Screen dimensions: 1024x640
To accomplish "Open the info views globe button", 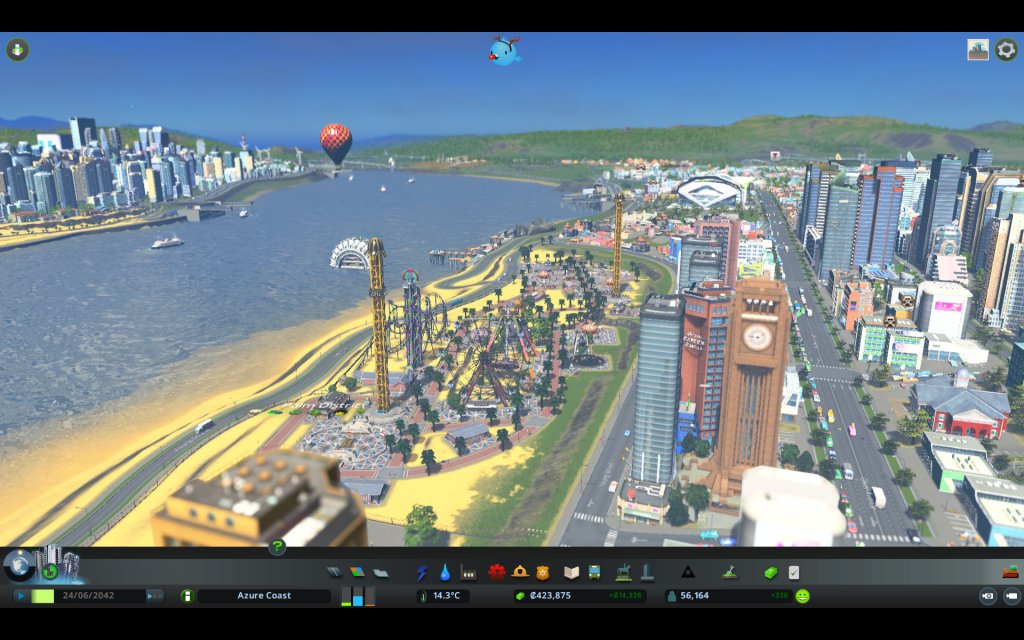I will click(19, 566).
